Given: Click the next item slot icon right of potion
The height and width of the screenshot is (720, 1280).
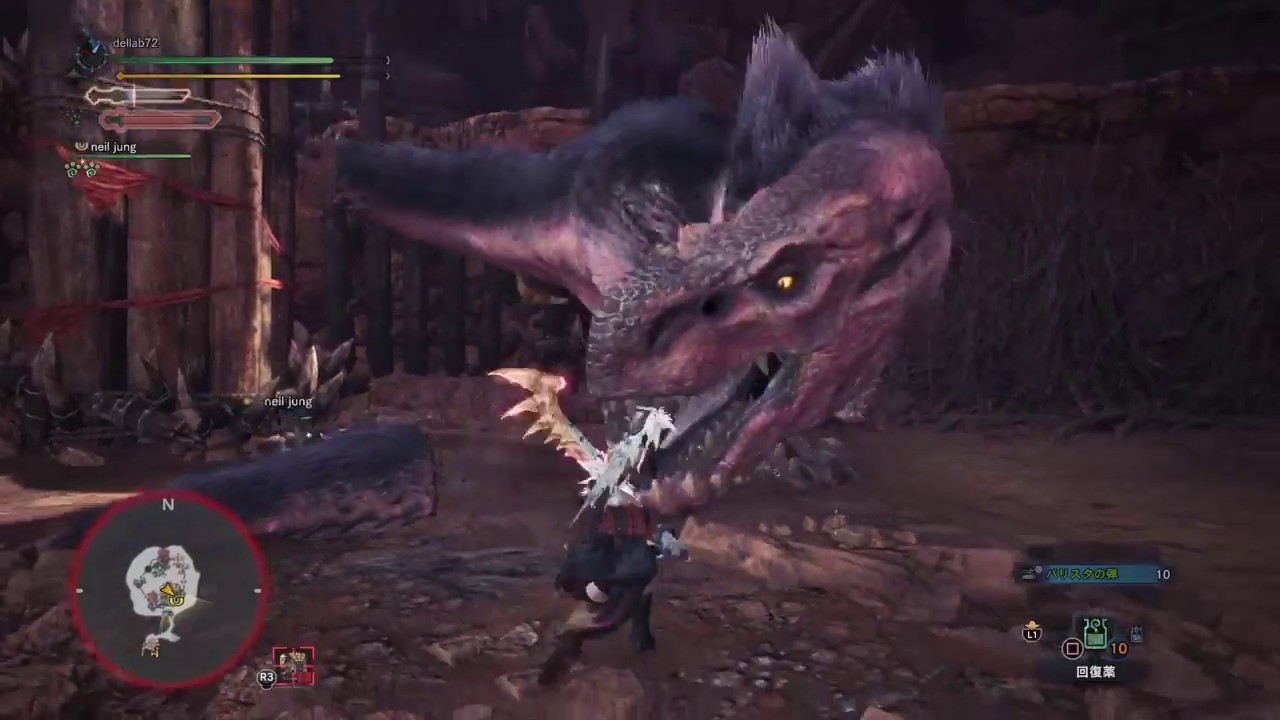Looking at the screenshot, I should (1135, 632).
